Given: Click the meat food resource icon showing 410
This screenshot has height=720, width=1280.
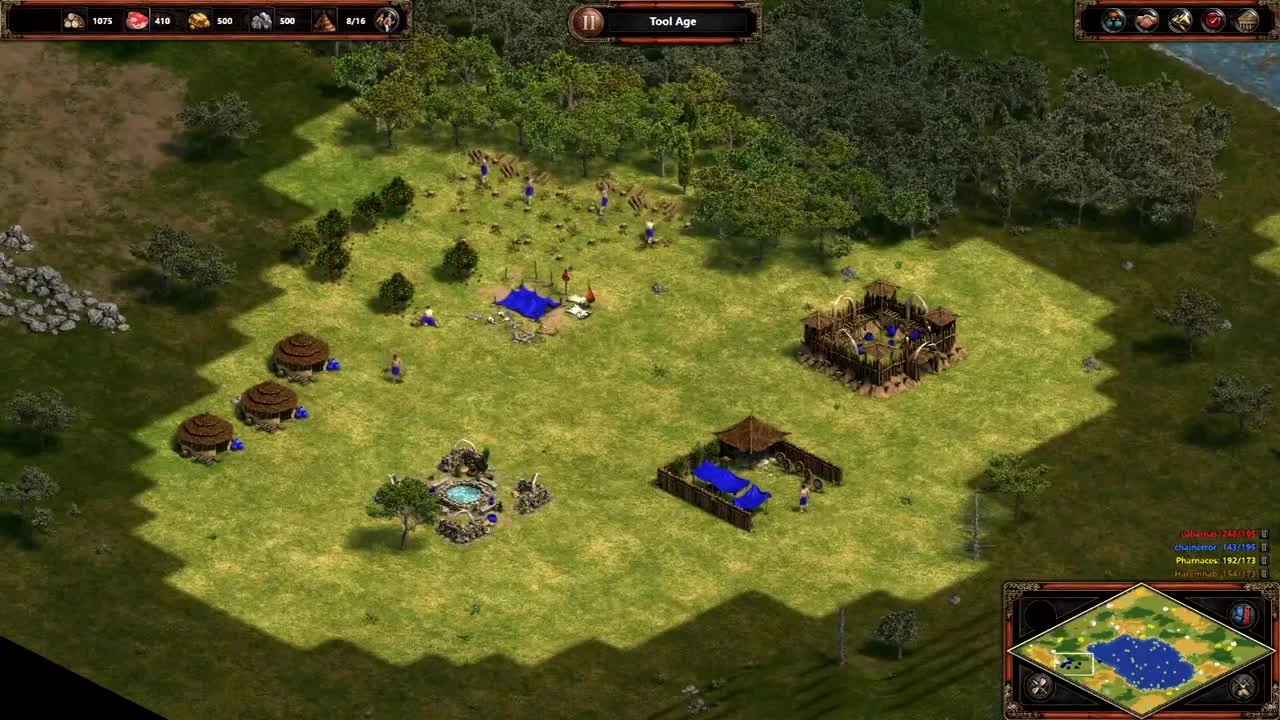Looking at the screenshot, I should [135, 19].
